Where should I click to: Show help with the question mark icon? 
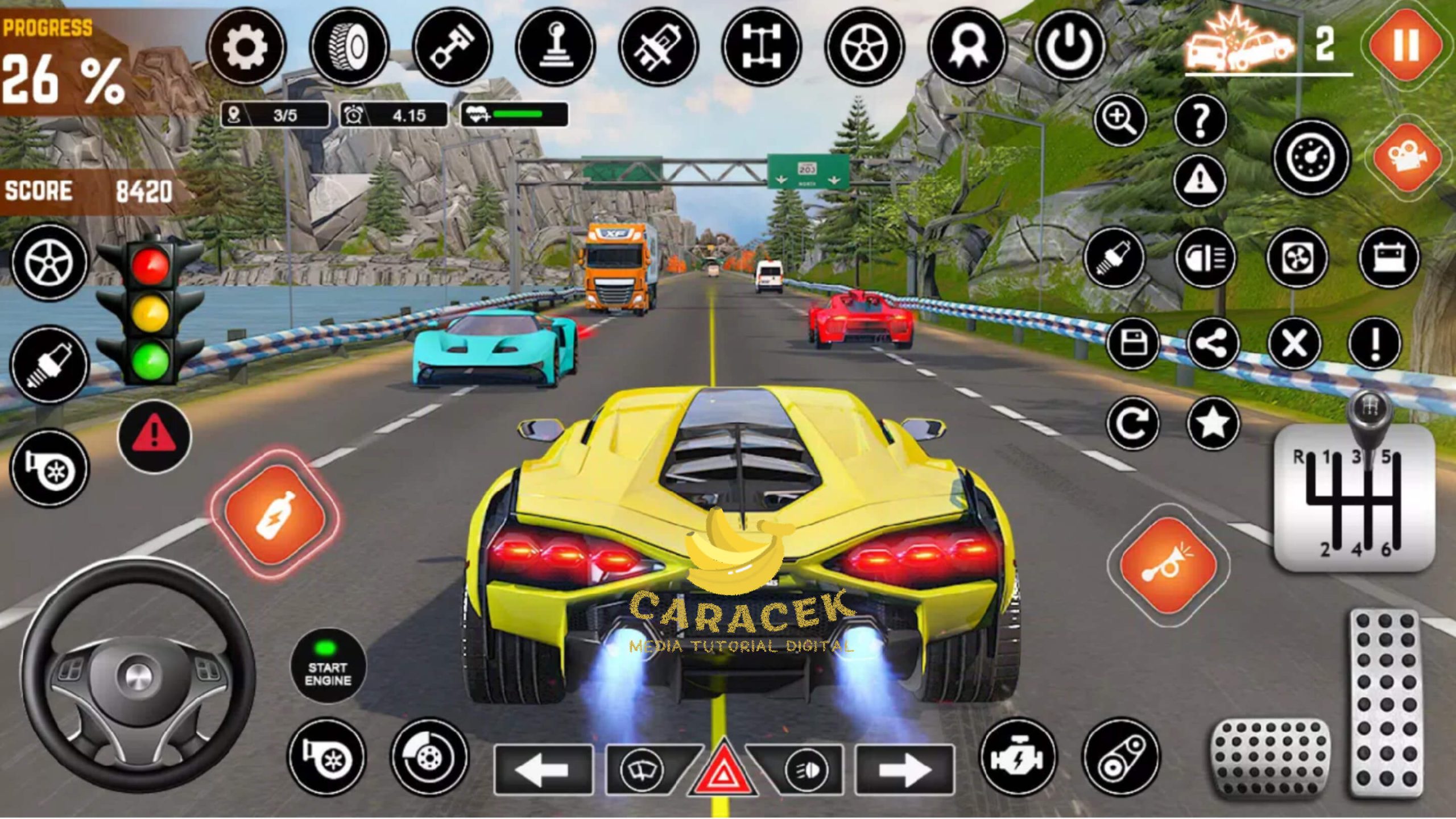click(x=1200, y=119)
